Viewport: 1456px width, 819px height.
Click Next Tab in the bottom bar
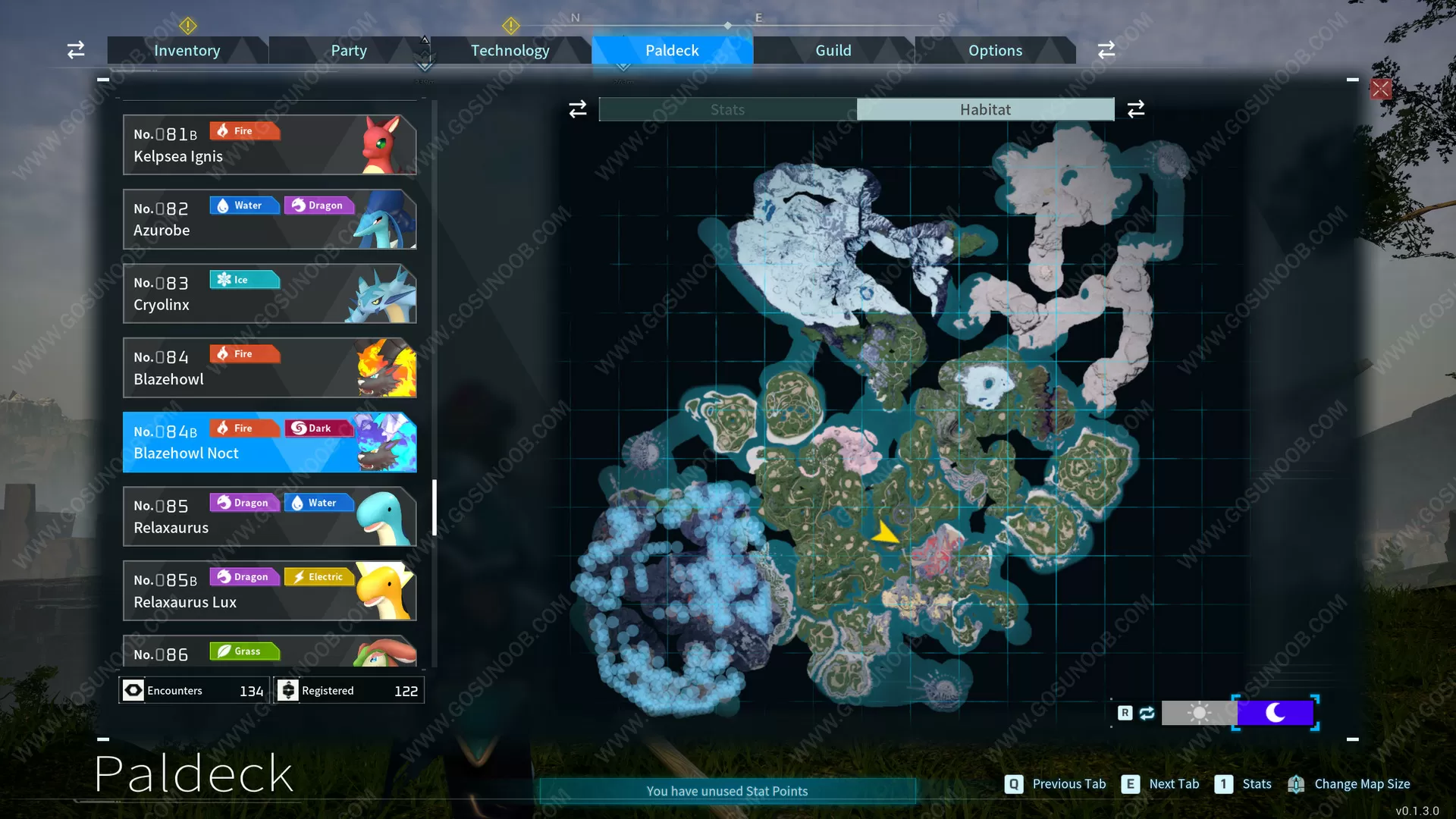click(x=1173, y=783)
